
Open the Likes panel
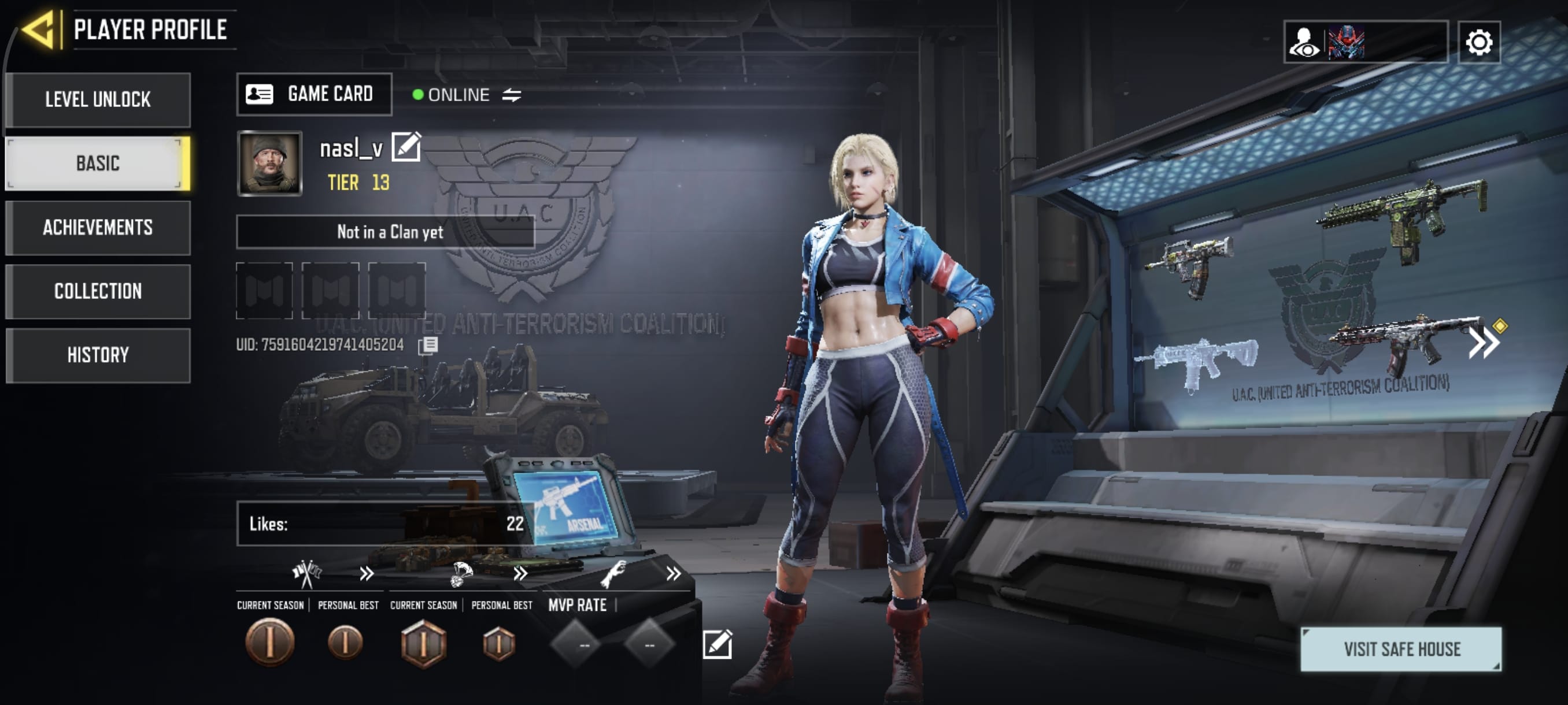[384, 523]
